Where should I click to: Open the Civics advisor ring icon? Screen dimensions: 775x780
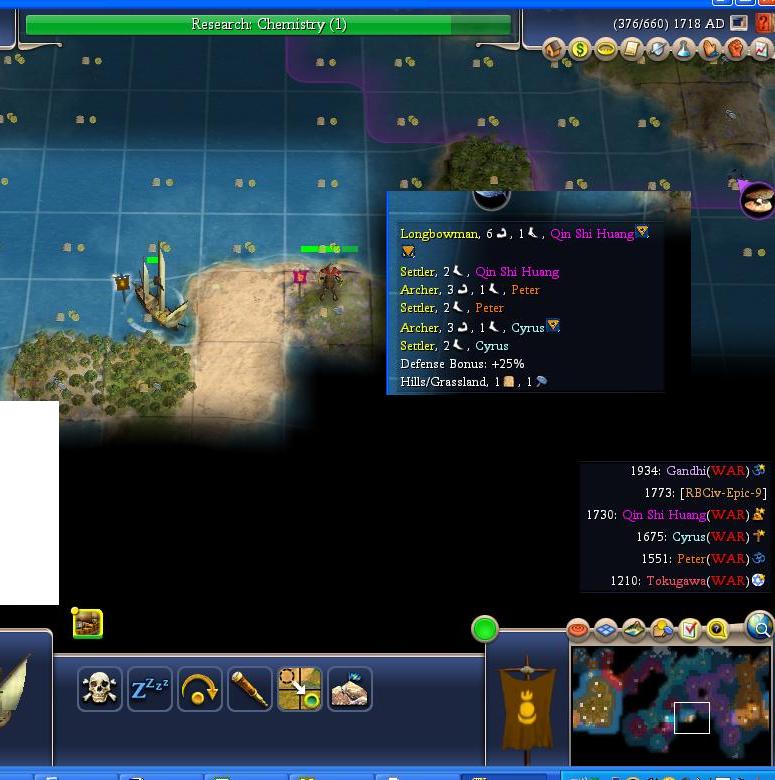tap(606, 49)
